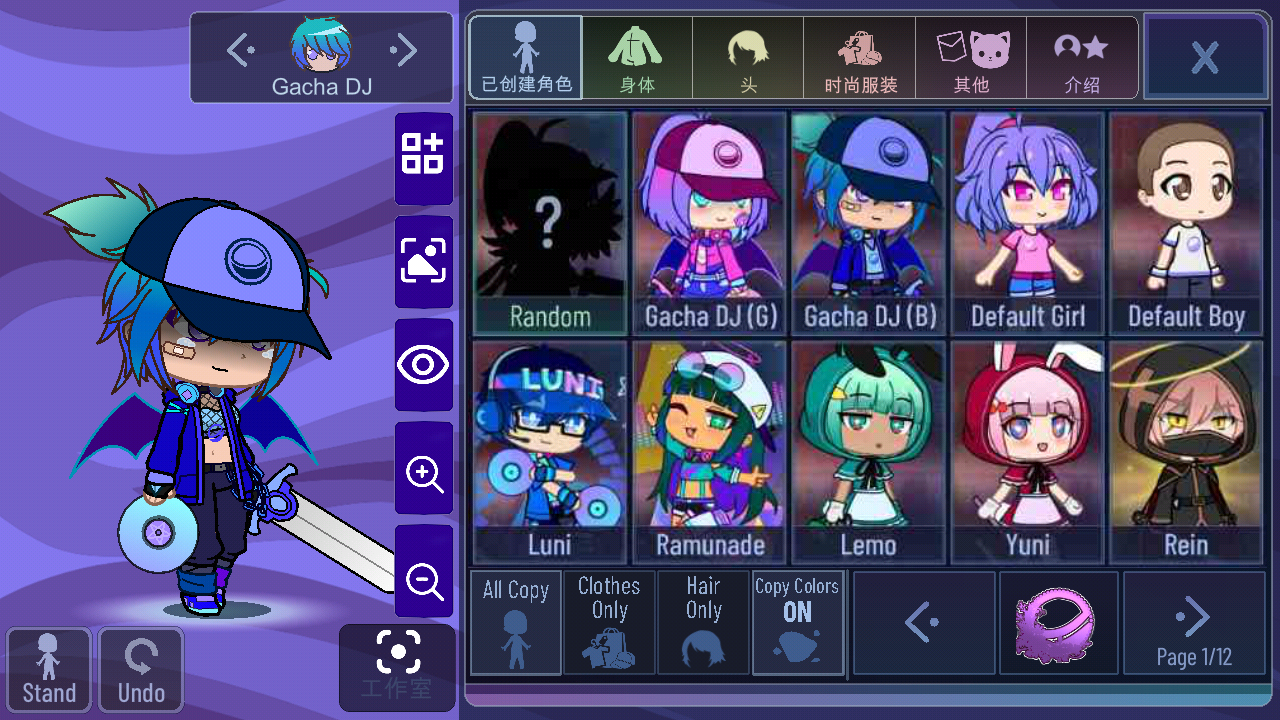Select the Ramunade preset

tap(710, 452)
